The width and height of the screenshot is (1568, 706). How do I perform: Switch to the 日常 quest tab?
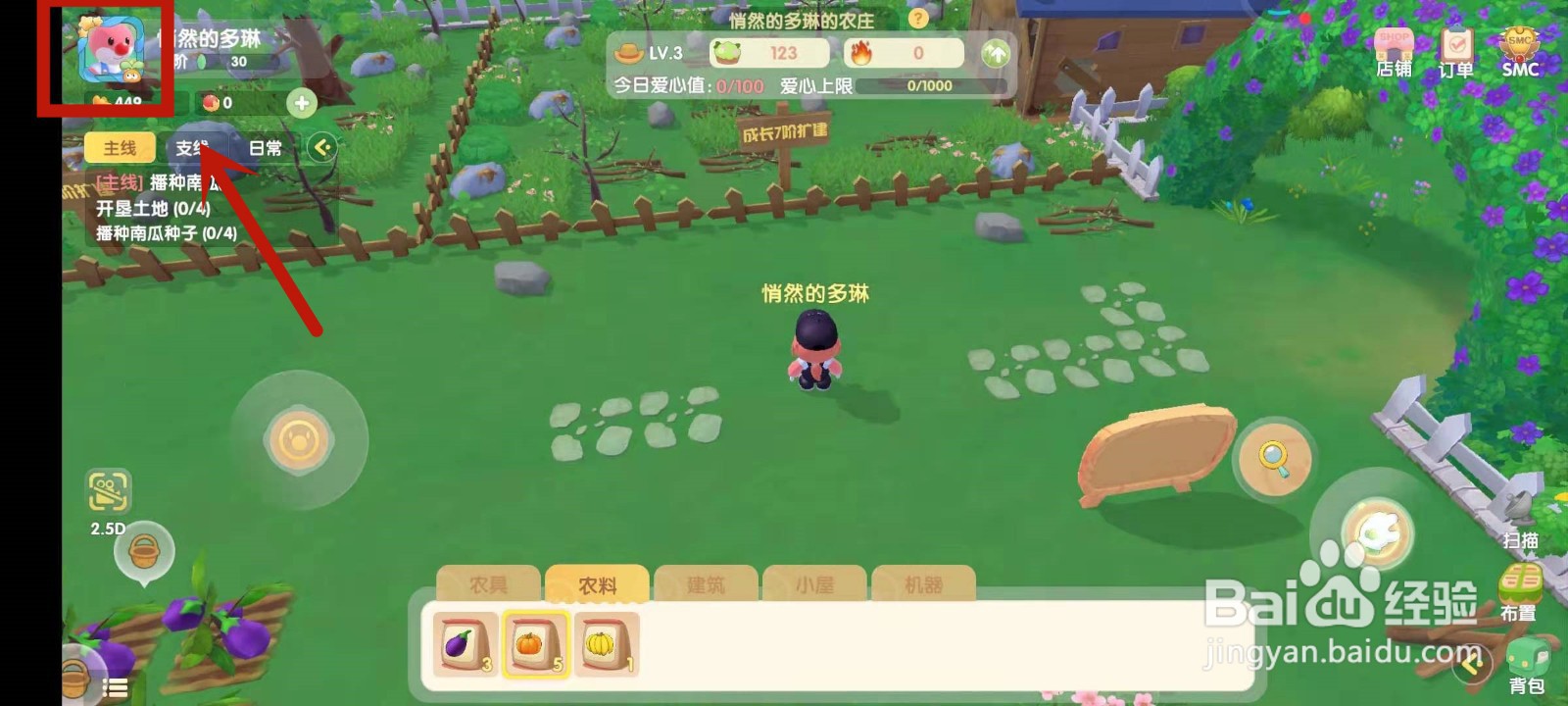coord(267,149)
